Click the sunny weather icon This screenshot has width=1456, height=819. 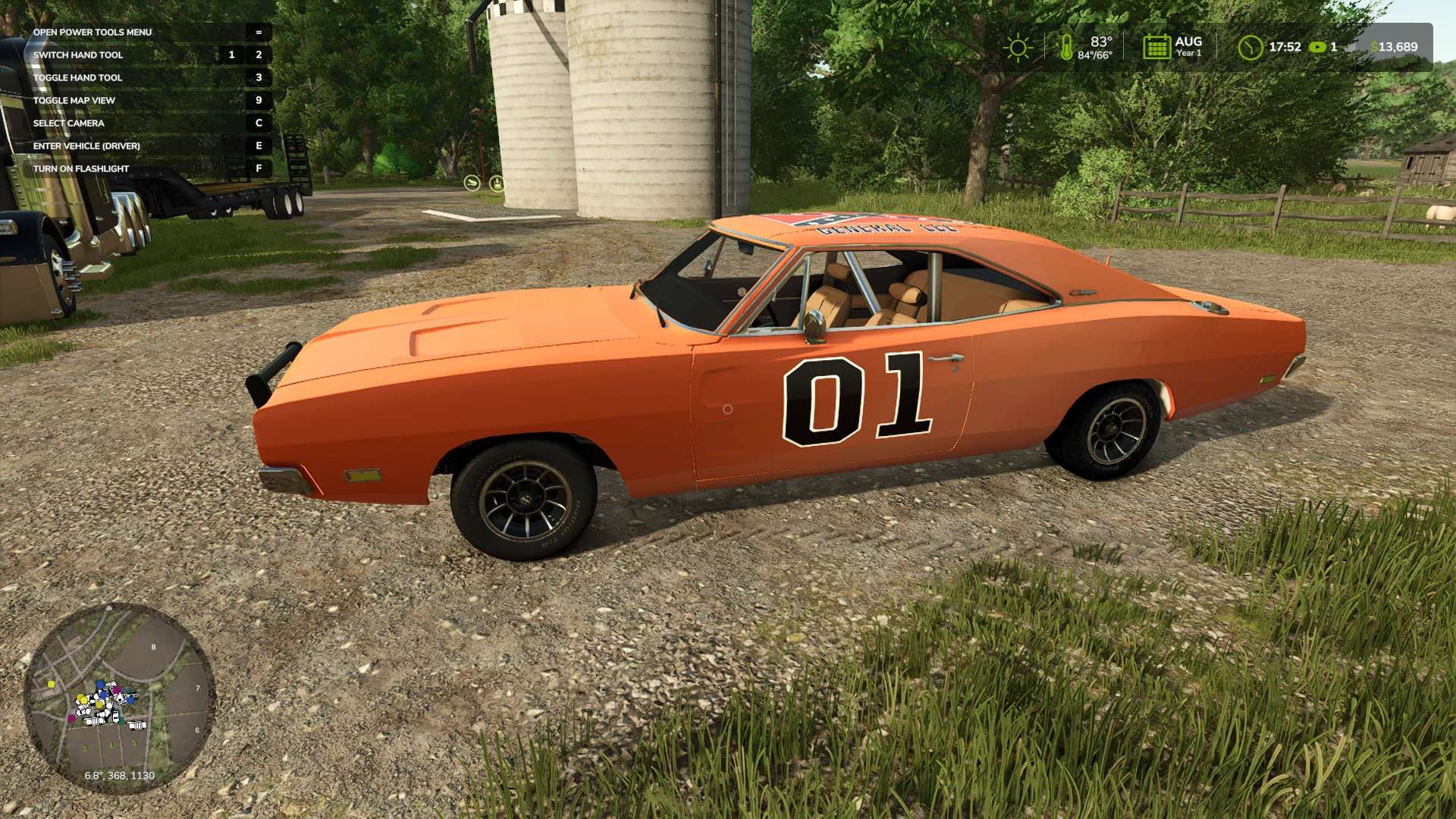[1018, 48]
